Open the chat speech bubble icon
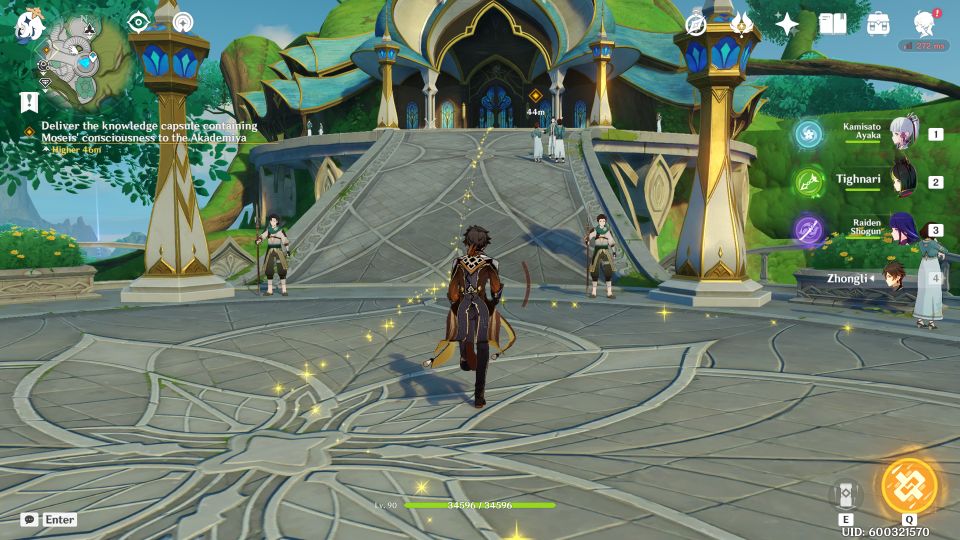Viewport: 960px width, 540px height. tap(30, 520)
